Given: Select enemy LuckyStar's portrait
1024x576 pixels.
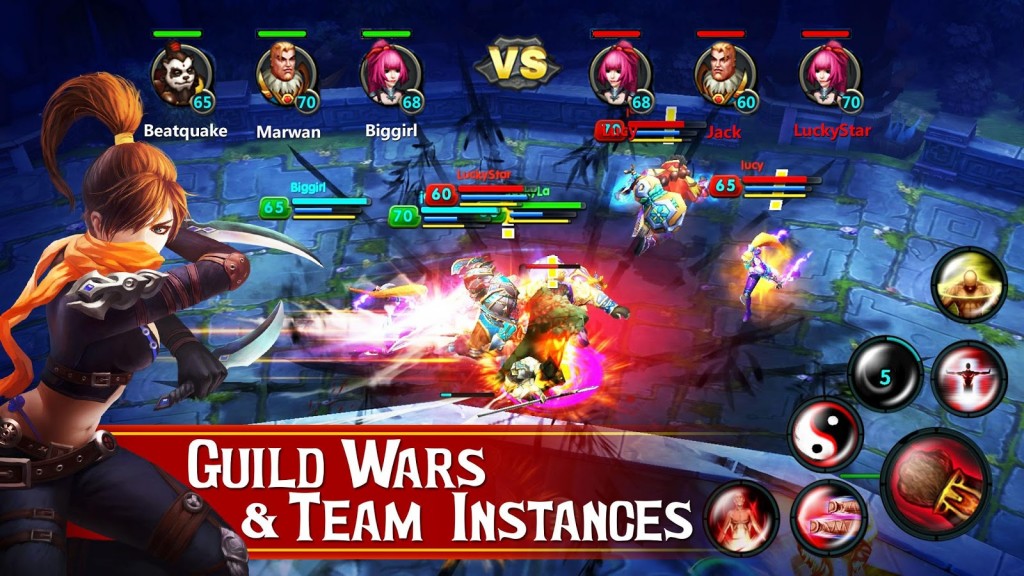Looking at the screenshot, I should (x=828, y=75).
